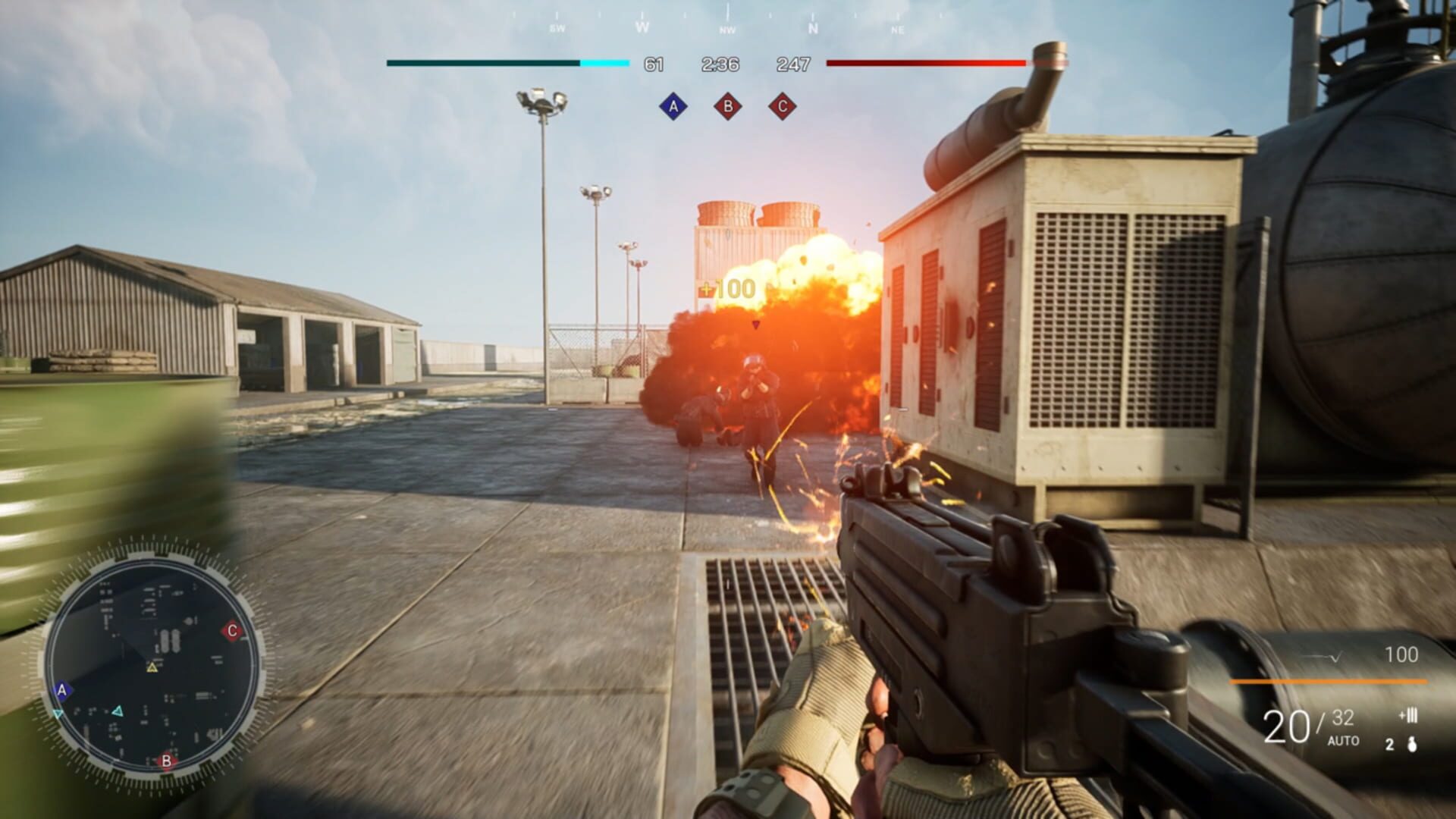
Task: Select objective B diamond icon on the HUD
Action: tap(729, 107)
